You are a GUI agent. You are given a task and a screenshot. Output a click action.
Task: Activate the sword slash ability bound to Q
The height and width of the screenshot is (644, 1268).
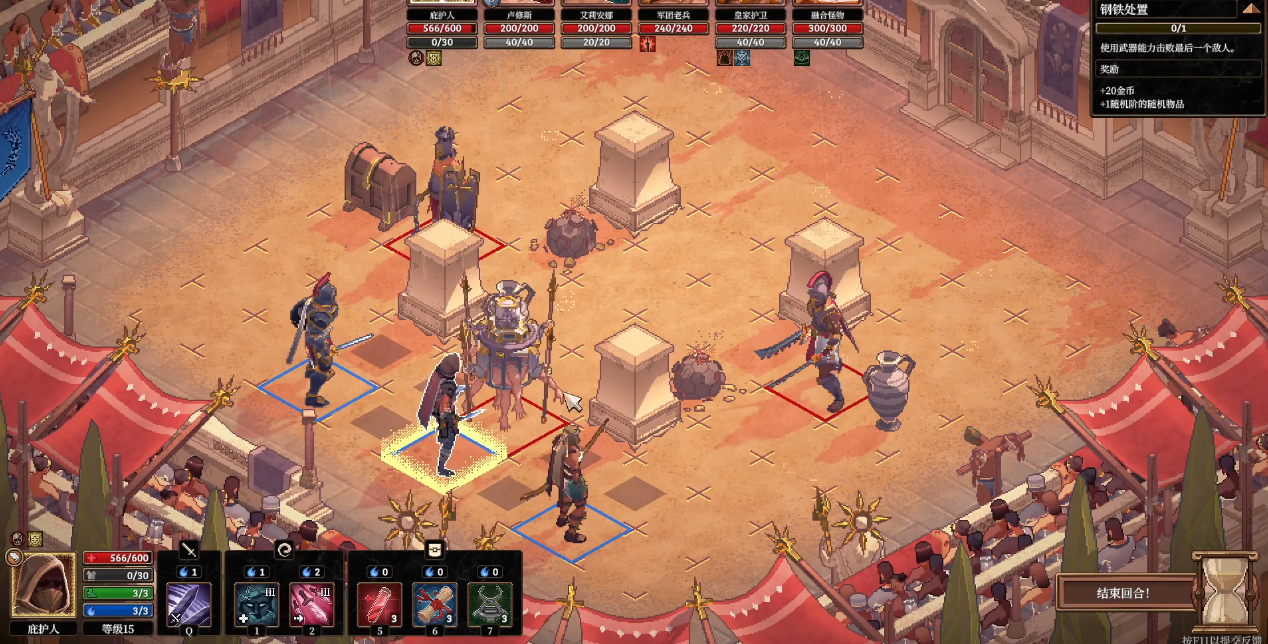(x=189, y=604)
